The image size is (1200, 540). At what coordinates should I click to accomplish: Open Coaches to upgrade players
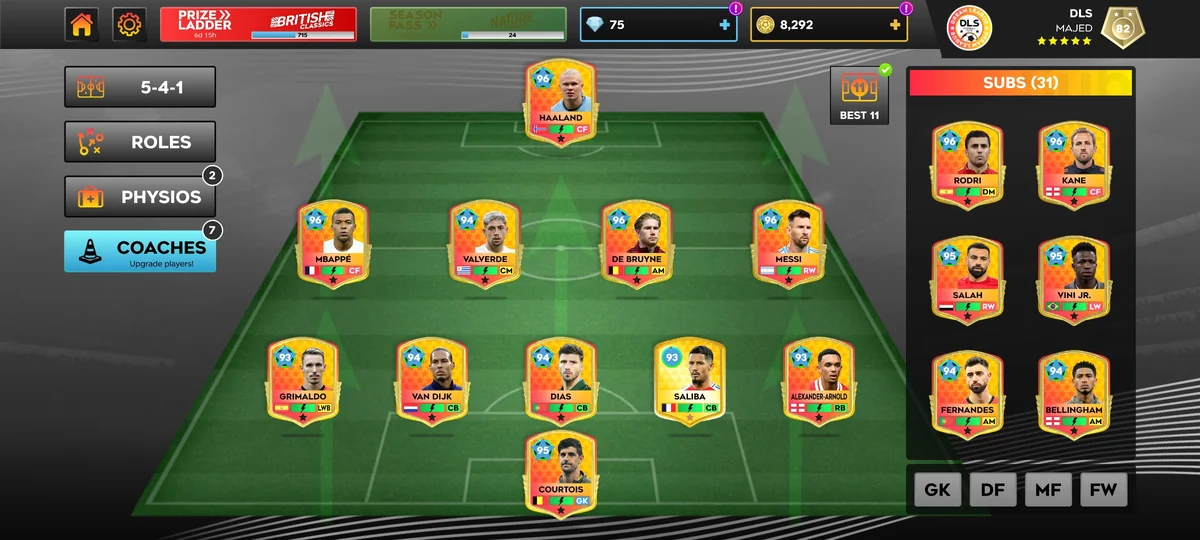point(140,252)
